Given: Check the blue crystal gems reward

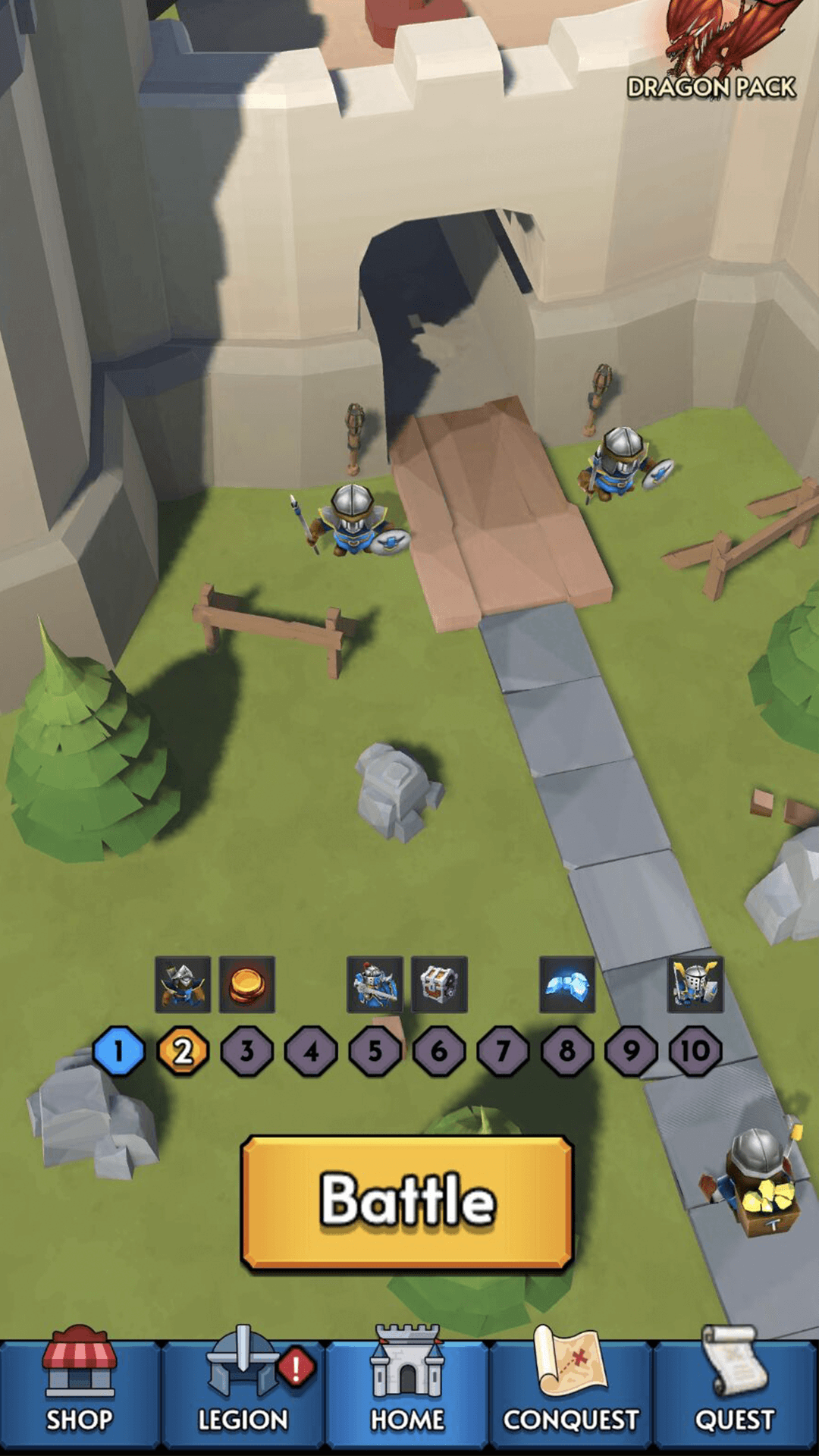Looking at the screenshot, I should (x=567, y=984).
